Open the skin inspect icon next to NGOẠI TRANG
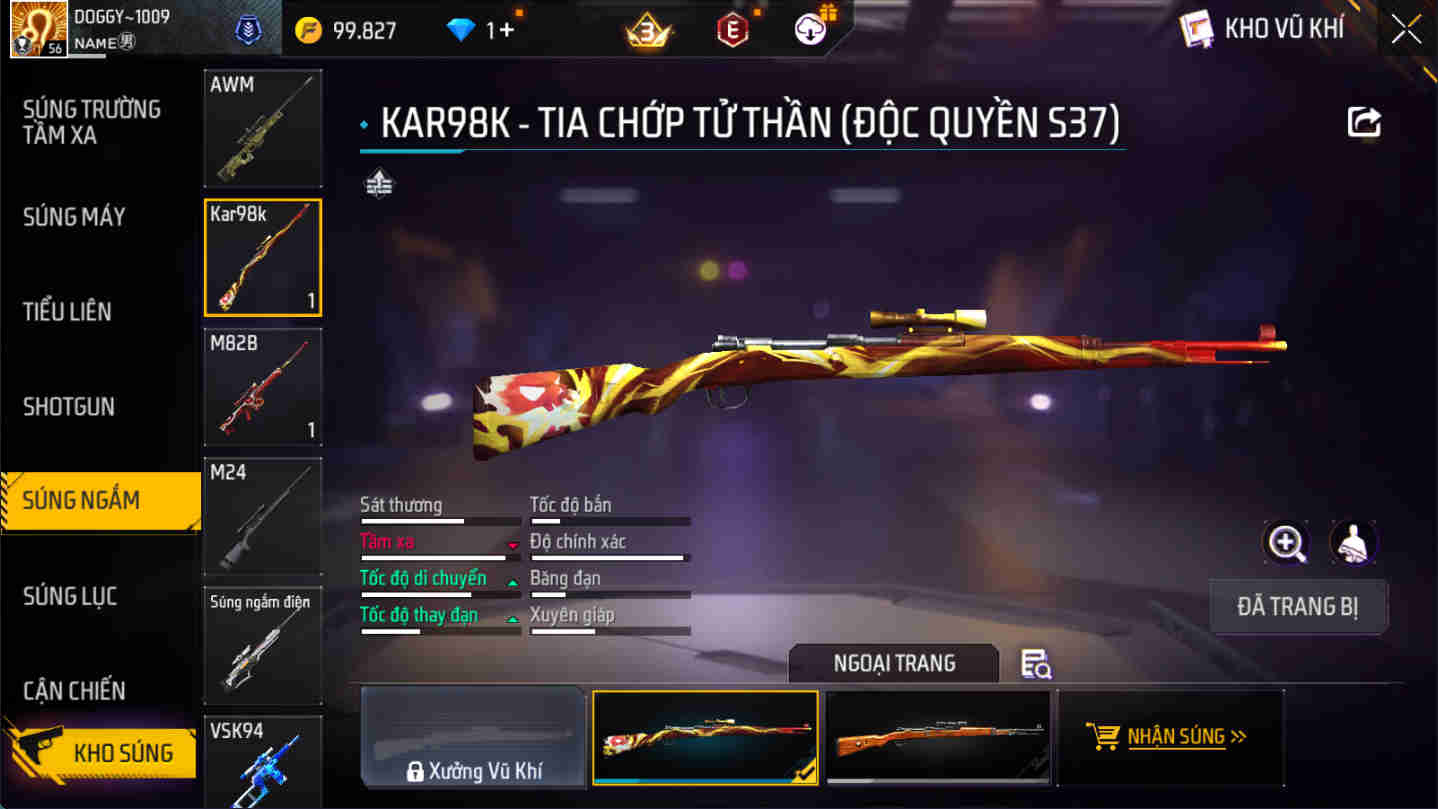1438x809 pixels. click(1035, 665)
